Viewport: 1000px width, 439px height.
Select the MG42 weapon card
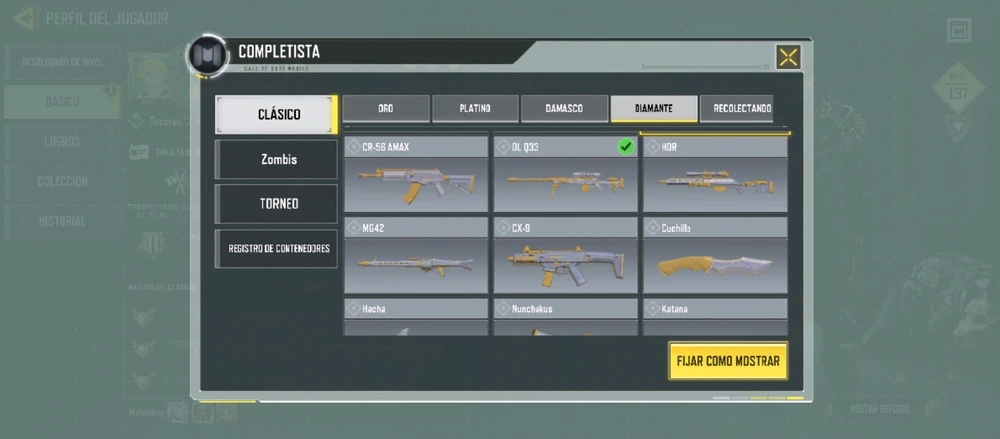[x=416, y=256]
